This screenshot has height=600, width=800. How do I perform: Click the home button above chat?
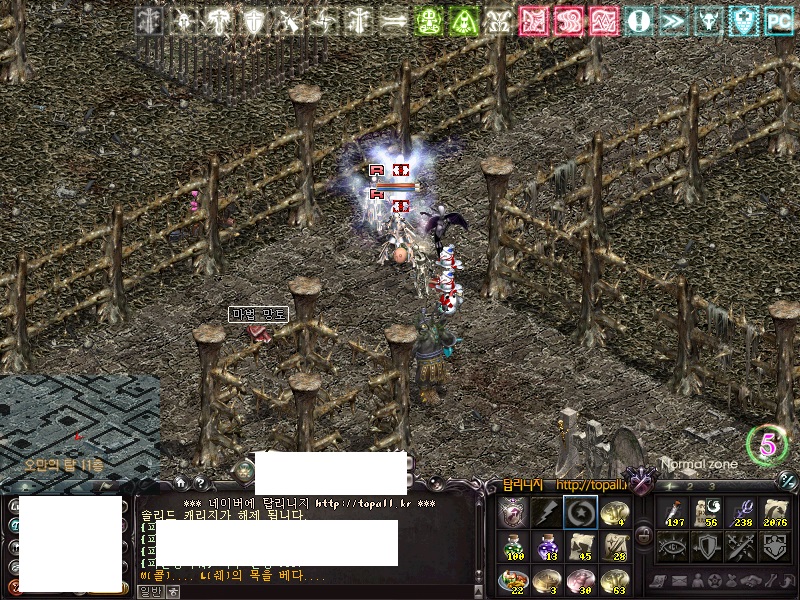[180, 483]
